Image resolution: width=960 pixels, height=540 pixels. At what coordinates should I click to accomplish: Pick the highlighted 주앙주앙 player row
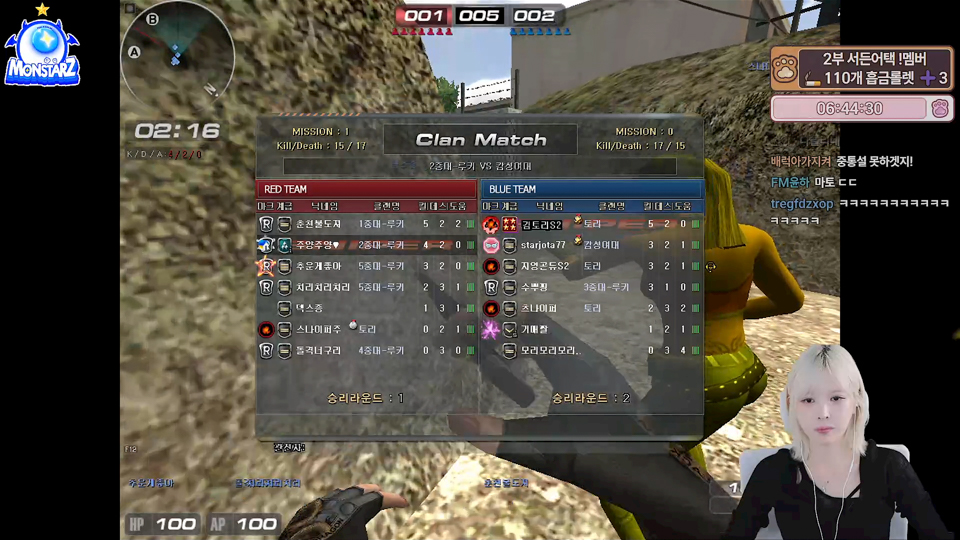366,245
